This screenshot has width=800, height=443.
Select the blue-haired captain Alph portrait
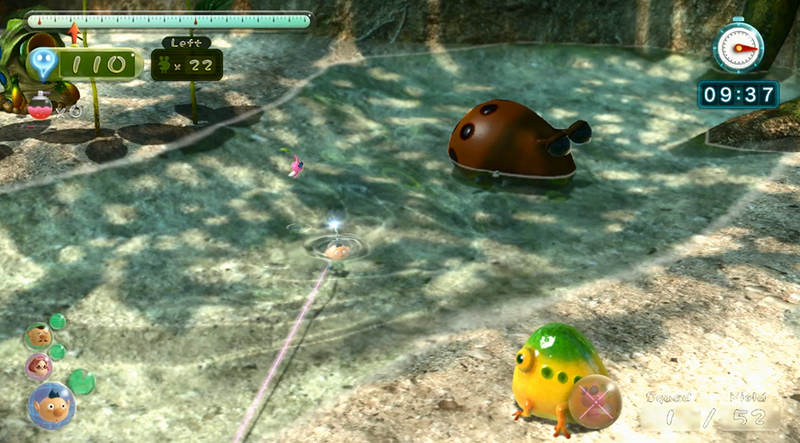point(50,405)
